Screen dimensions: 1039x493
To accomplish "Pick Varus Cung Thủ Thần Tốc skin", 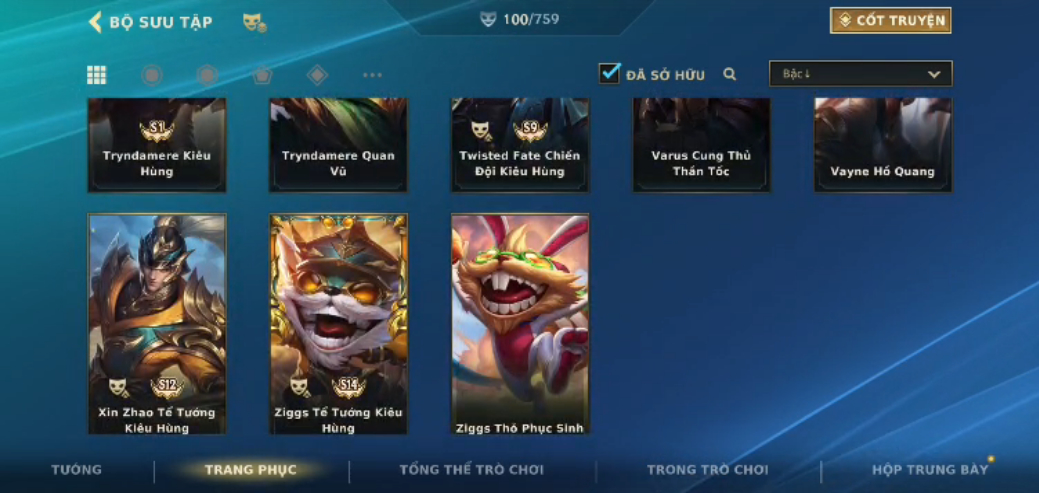I will click(x=701, y=145).
